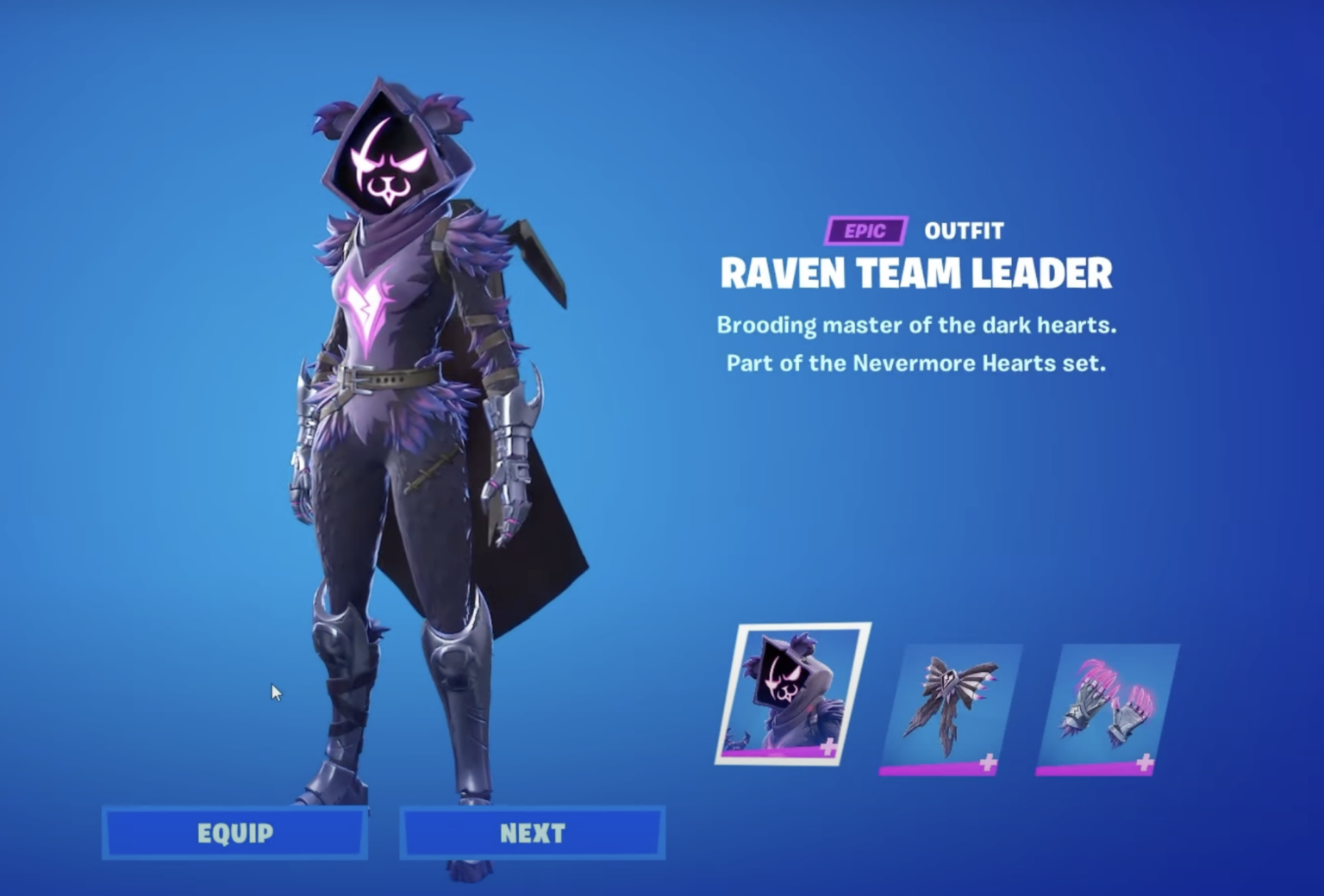Click the Nevermore Hearts set description text
Image resolution: width=1324 pixels, height=896 pixels.
coord(916,364)
